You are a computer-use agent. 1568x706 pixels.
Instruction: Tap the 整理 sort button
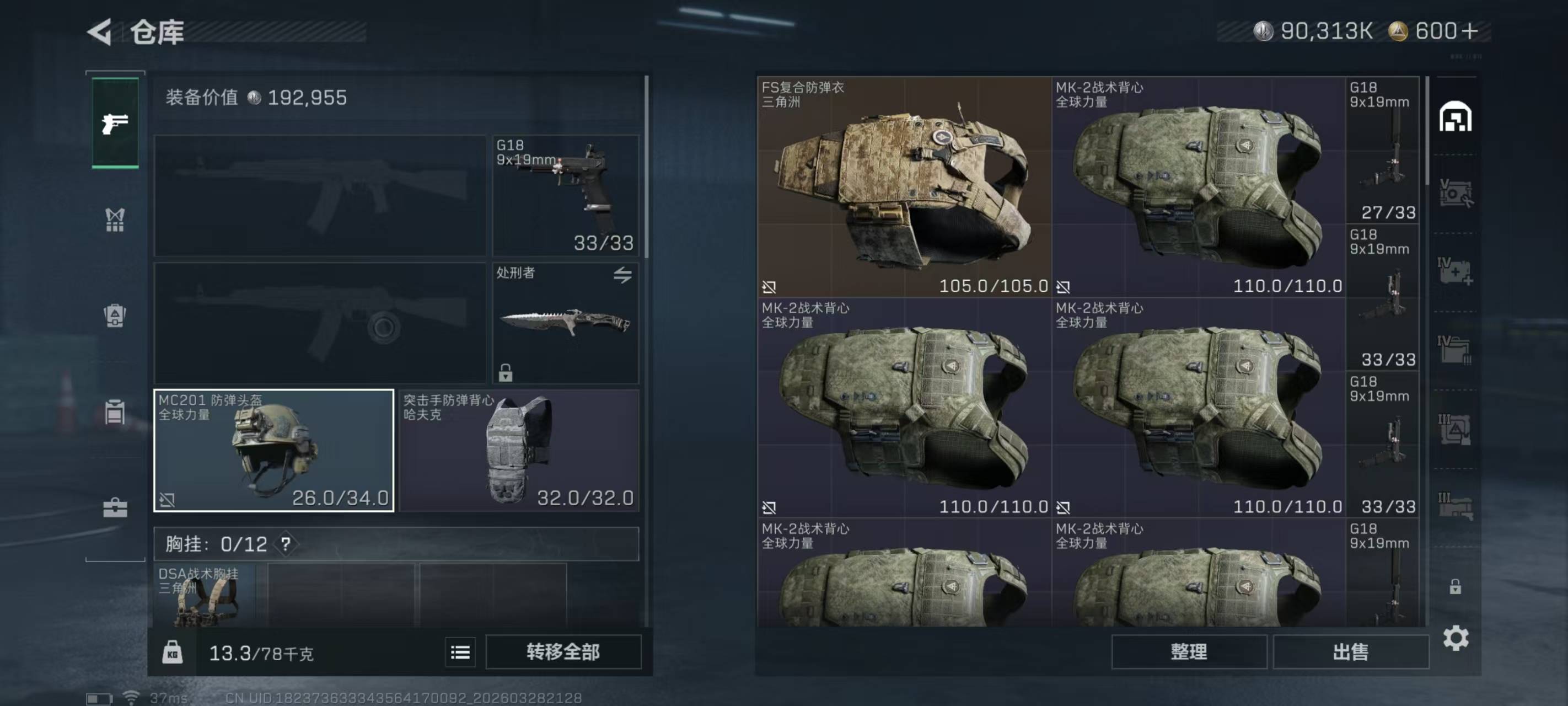(1189, 652)
